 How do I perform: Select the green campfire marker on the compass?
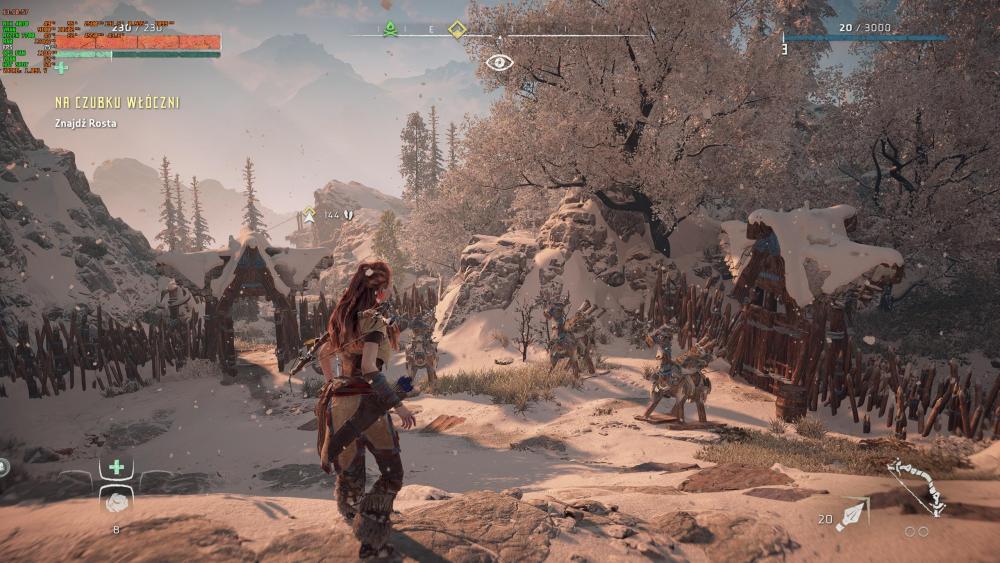[x=391, y=28]
